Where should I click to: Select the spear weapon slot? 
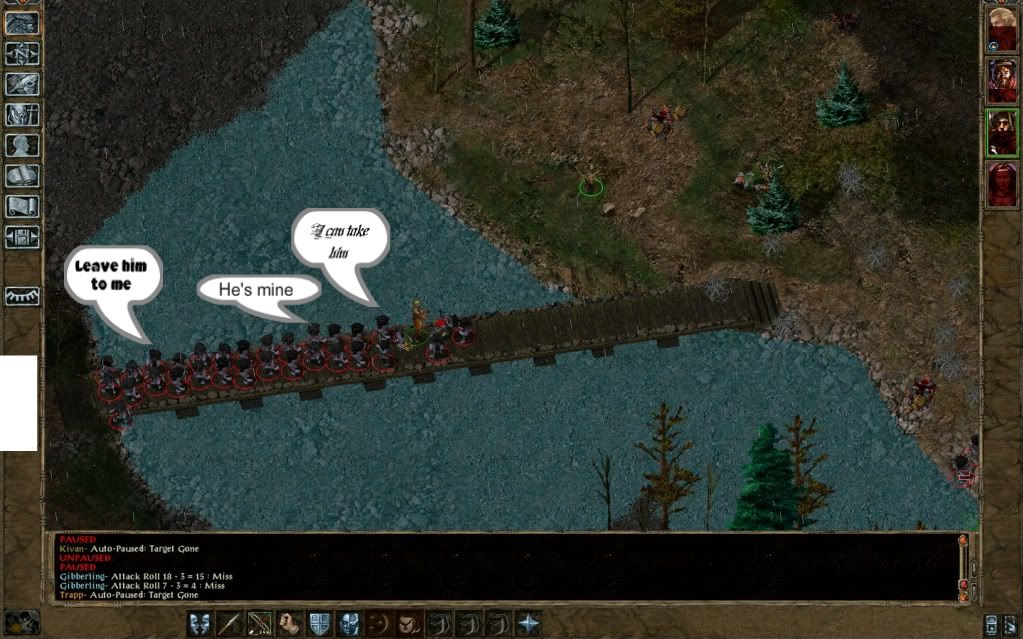230,622
